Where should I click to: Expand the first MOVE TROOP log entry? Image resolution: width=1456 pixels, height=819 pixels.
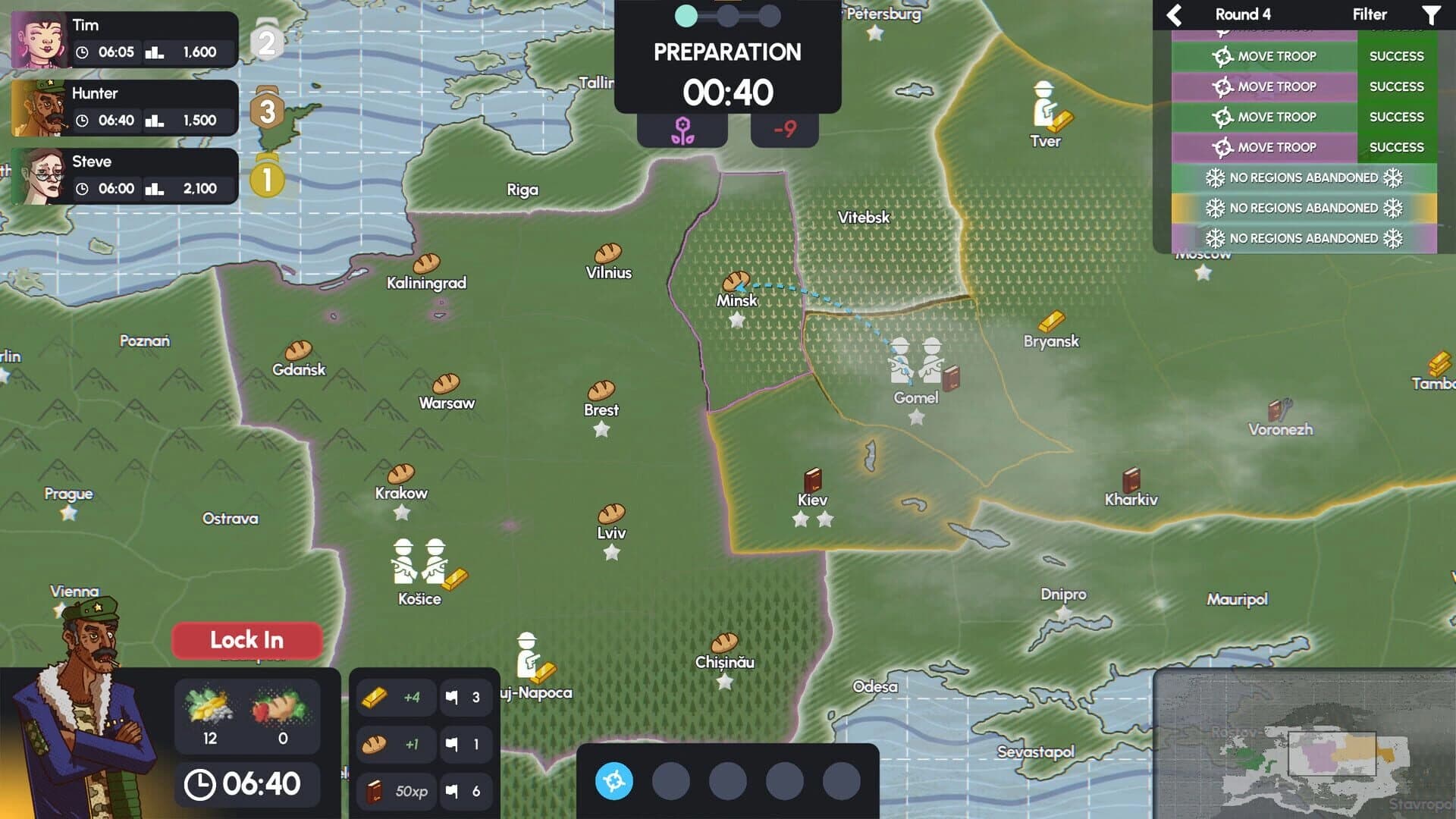(1275, 55)
